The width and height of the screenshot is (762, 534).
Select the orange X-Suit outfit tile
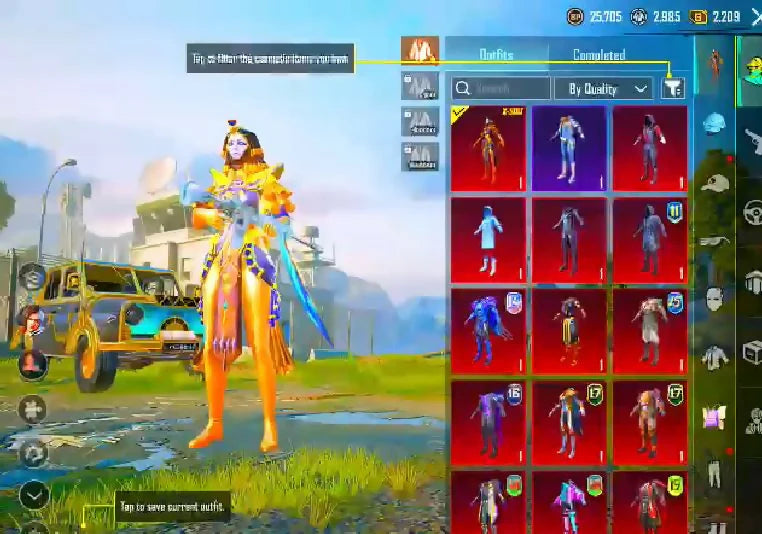click(488, 148)
